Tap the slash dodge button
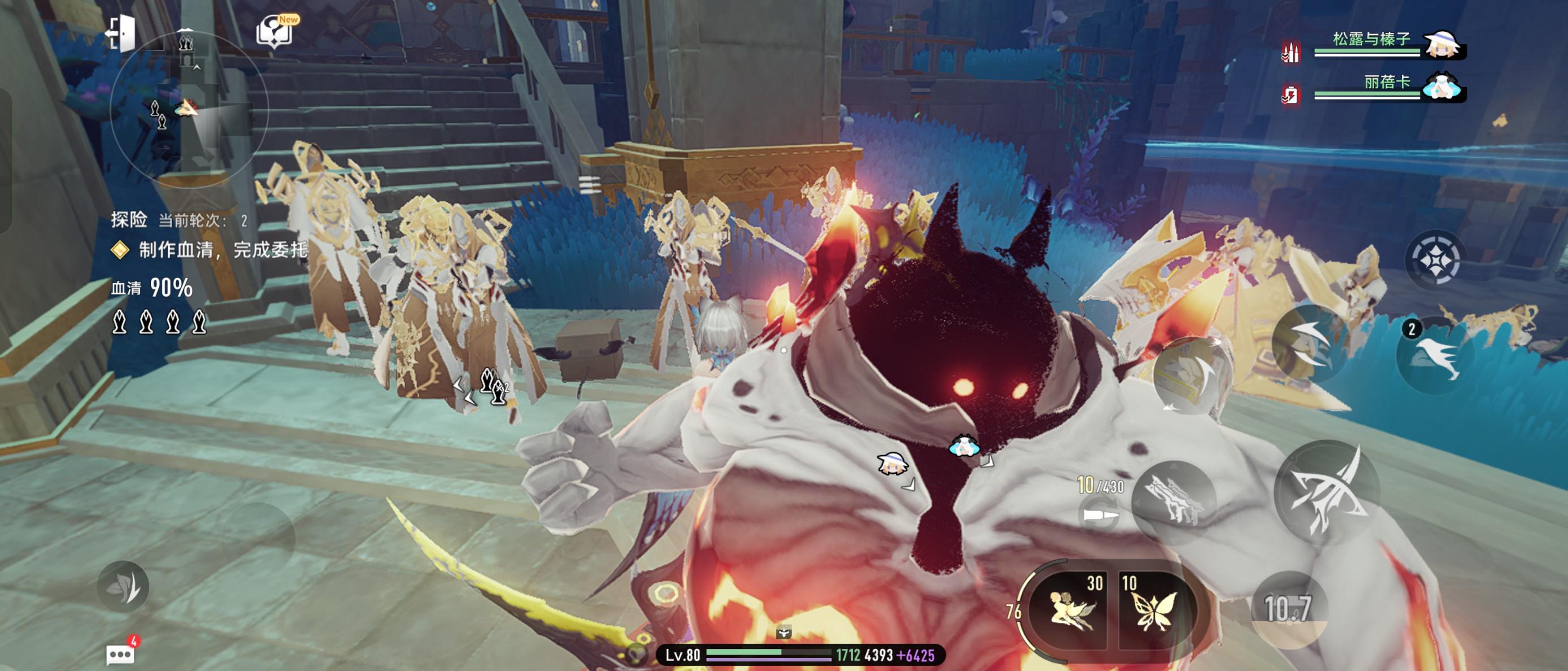1568x671 pixels. point(1310,344)
